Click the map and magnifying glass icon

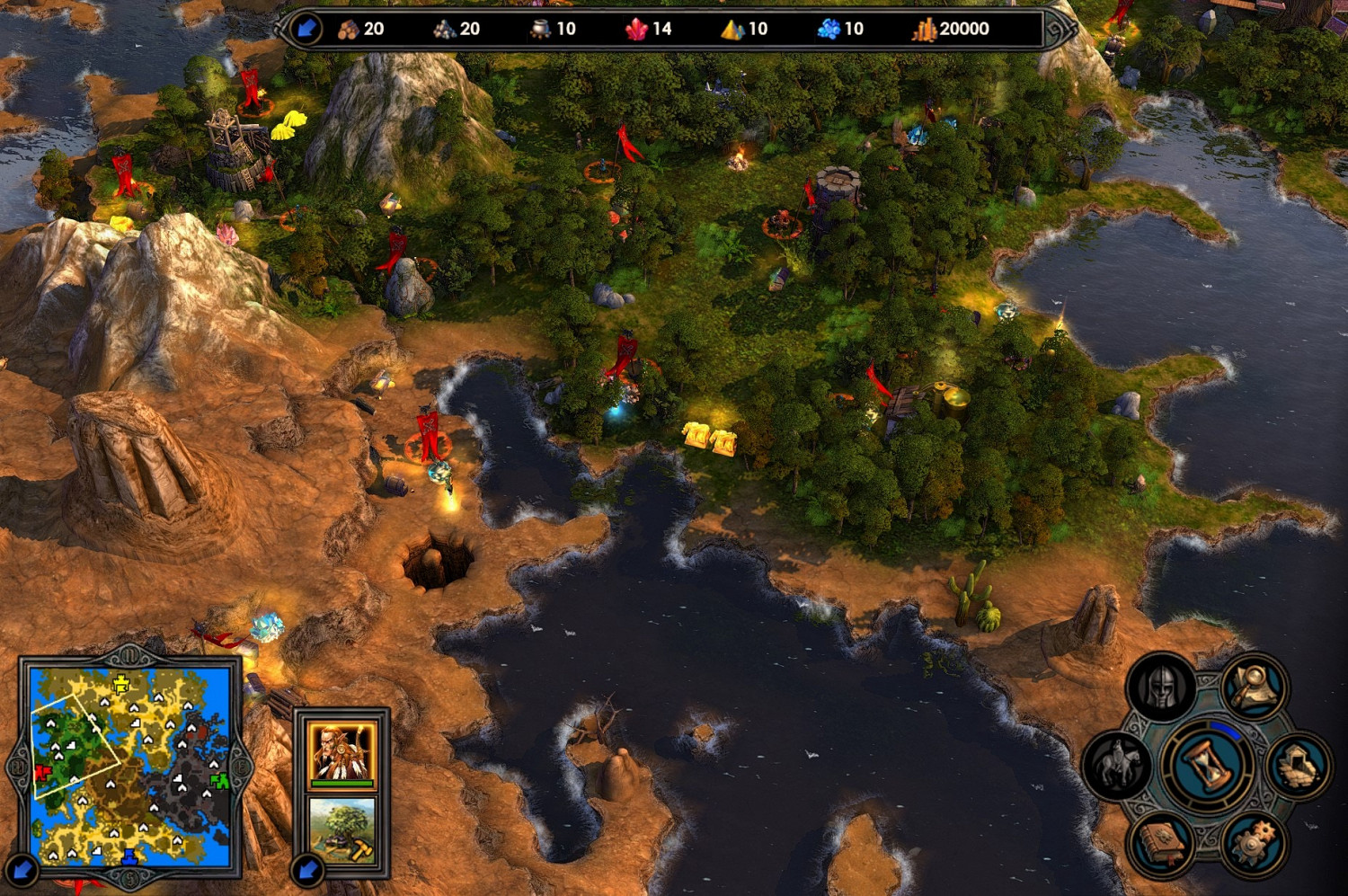point(1255,688)
